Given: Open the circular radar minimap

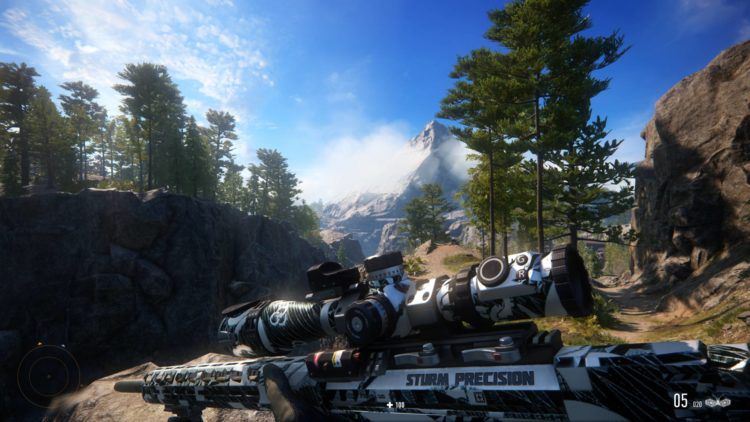Looking at the screenshot, I should tap(47, 374).
